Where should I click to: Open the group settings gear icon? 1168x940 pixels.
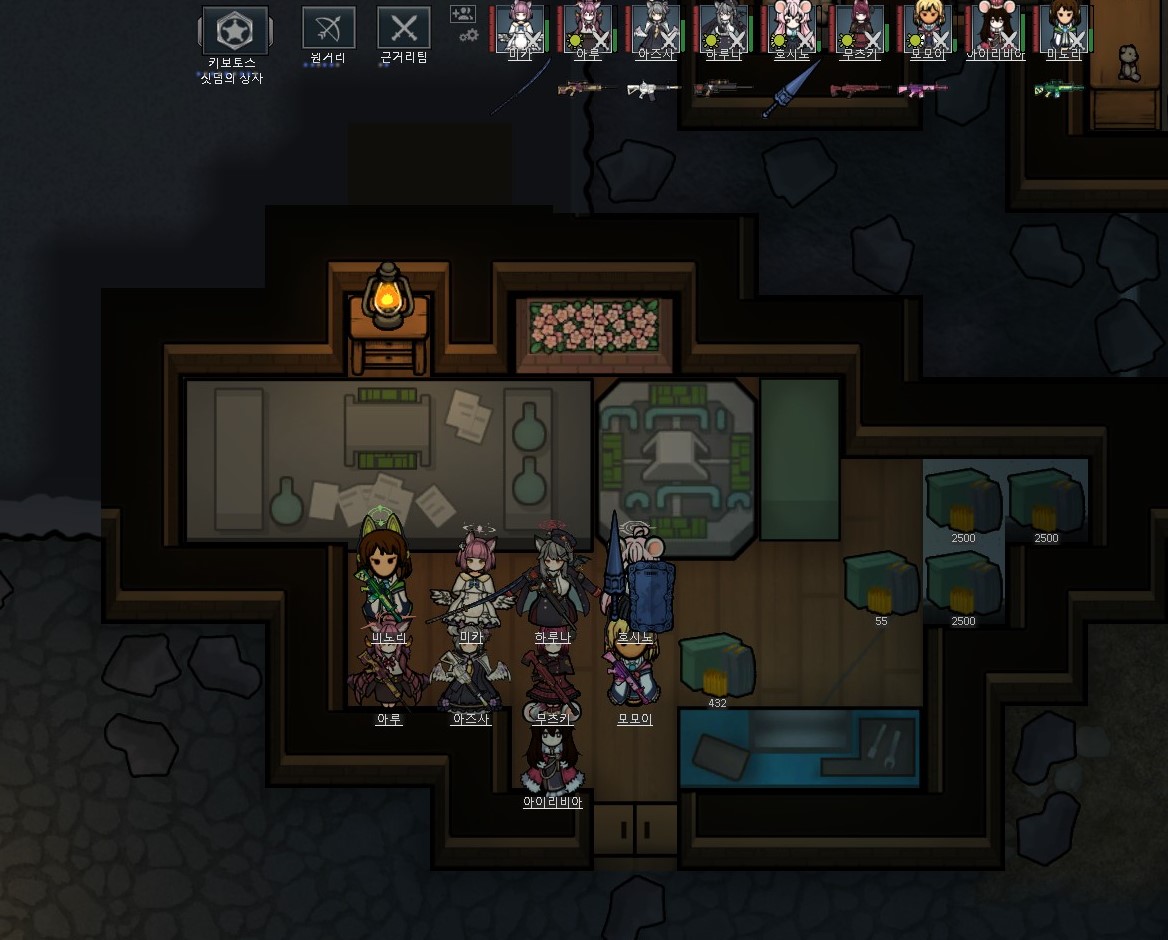[x=468, y=36]
